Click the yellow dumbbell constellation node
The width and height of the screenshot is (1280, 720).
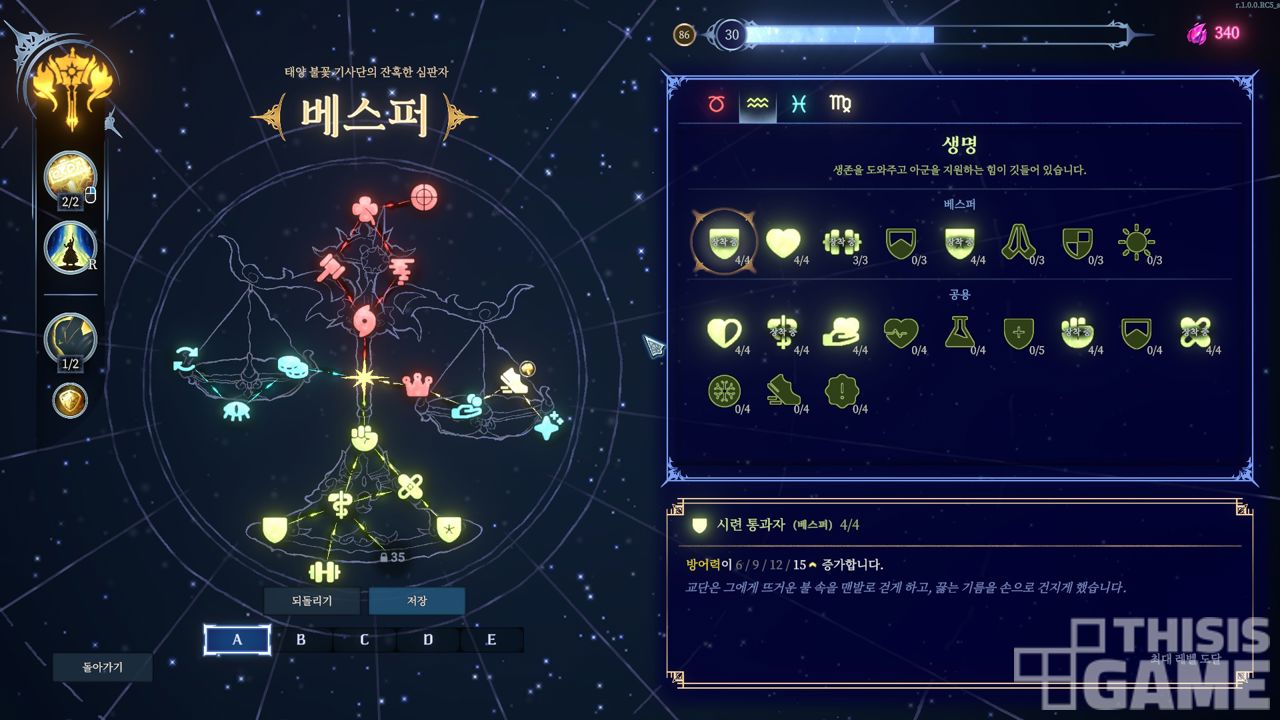pyautogui.click(x=324, y=571)
